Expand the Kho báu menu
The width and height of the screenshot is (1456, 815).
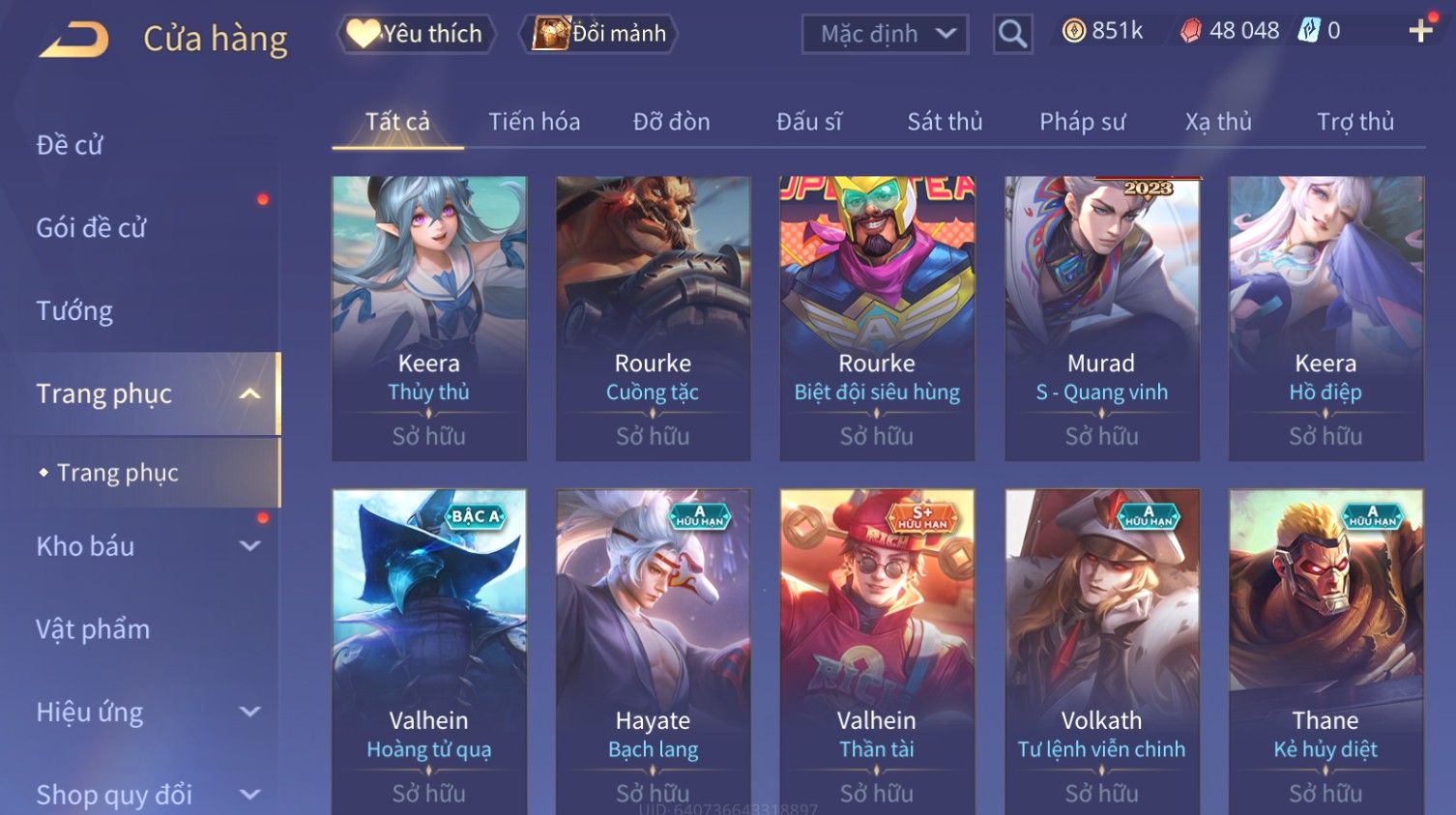(145, 546)
